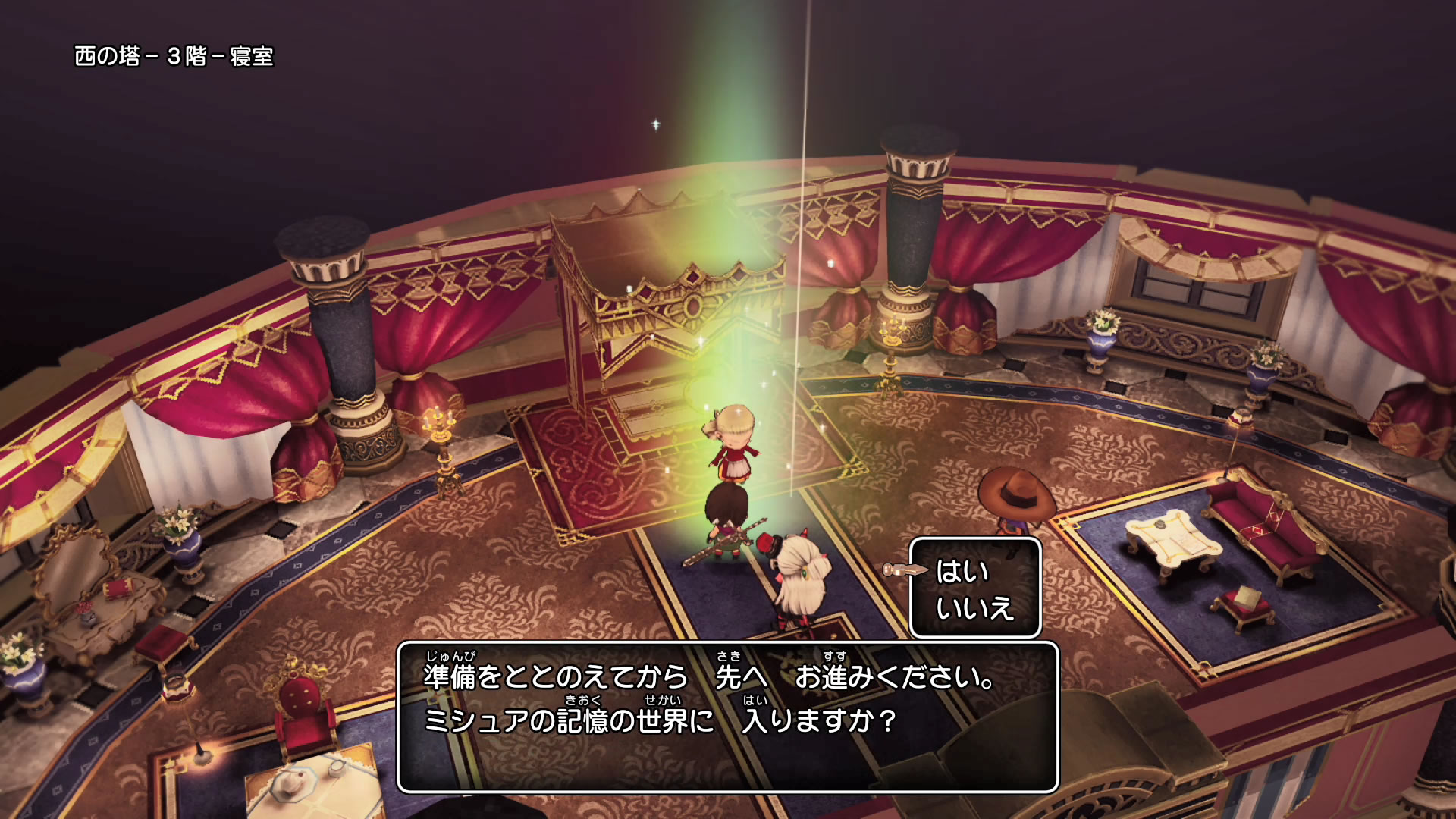Choose はい to enter the memory world

point(962,571)
